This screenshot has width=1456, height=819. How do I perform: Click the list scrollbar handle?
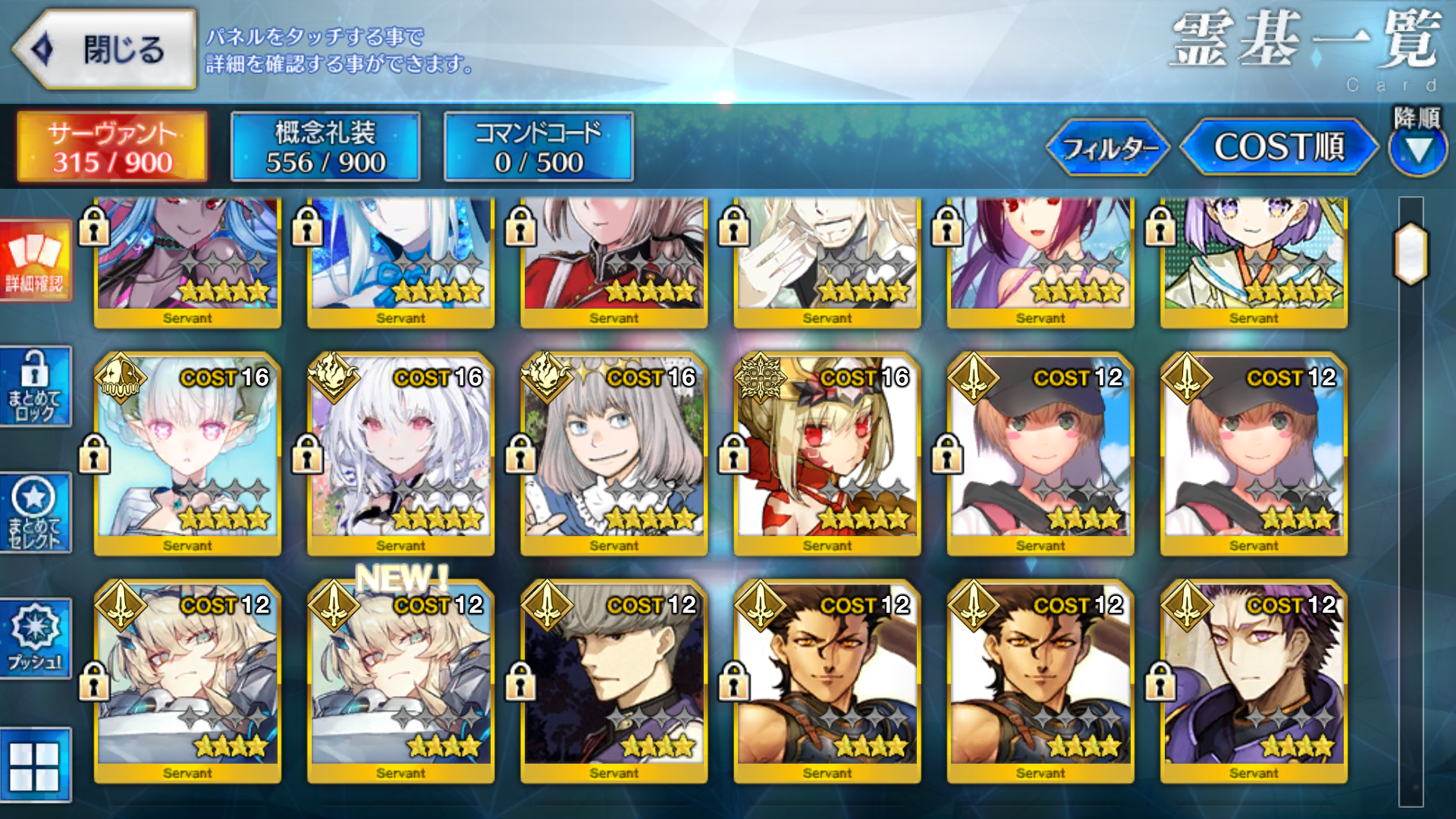(x=1411, y=253)
